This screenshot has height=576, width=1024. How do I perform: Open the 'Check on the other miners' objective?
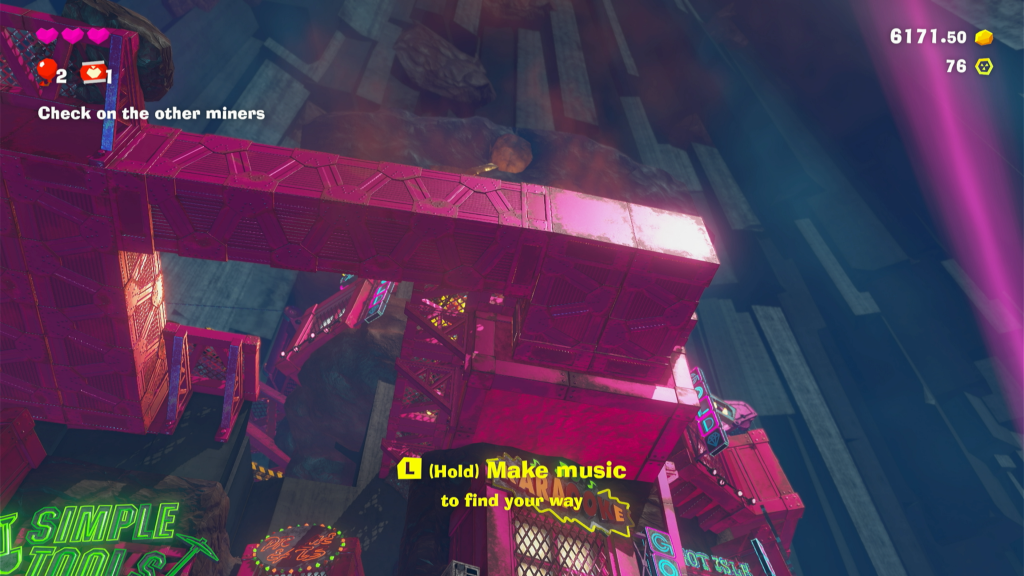point(151,114)
